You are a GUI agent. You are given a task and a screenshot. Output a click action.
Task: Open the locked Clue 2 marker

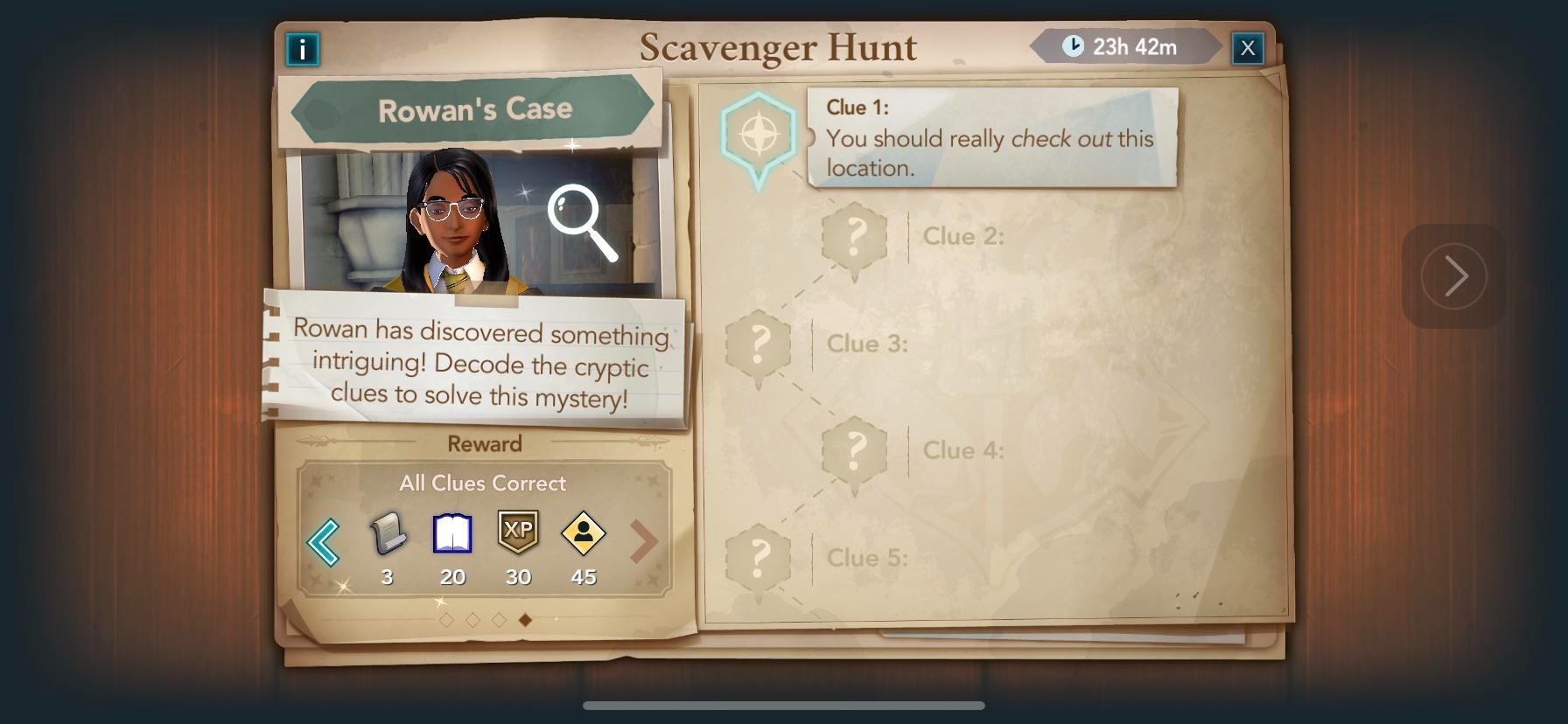click(x=855, y=237)
